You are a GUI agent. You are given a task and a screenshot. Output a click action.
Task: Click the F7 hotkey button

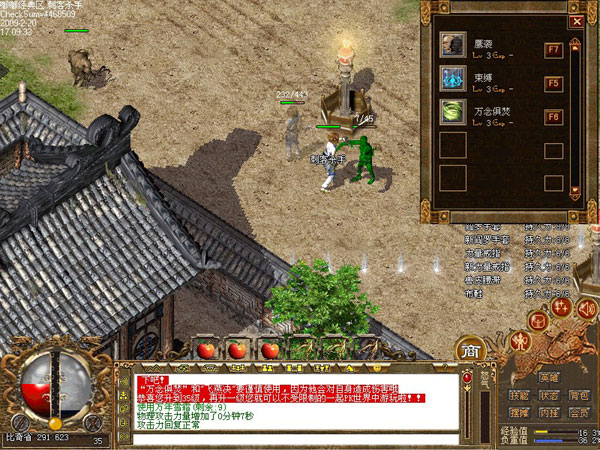coord(553,49)
